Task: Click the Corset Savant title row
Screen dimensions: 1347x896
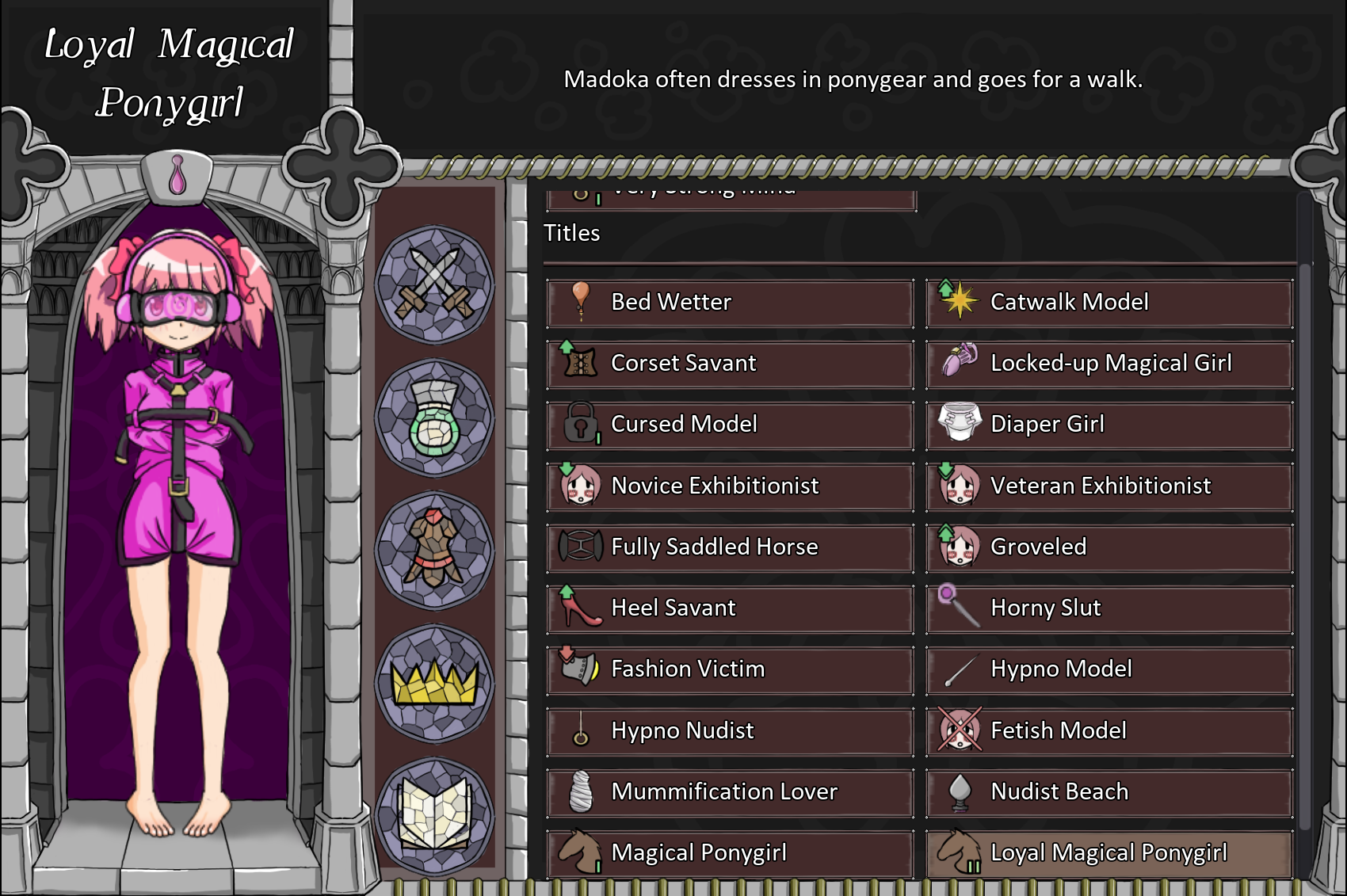Action: pyautogui.click(x=730, y=364)
